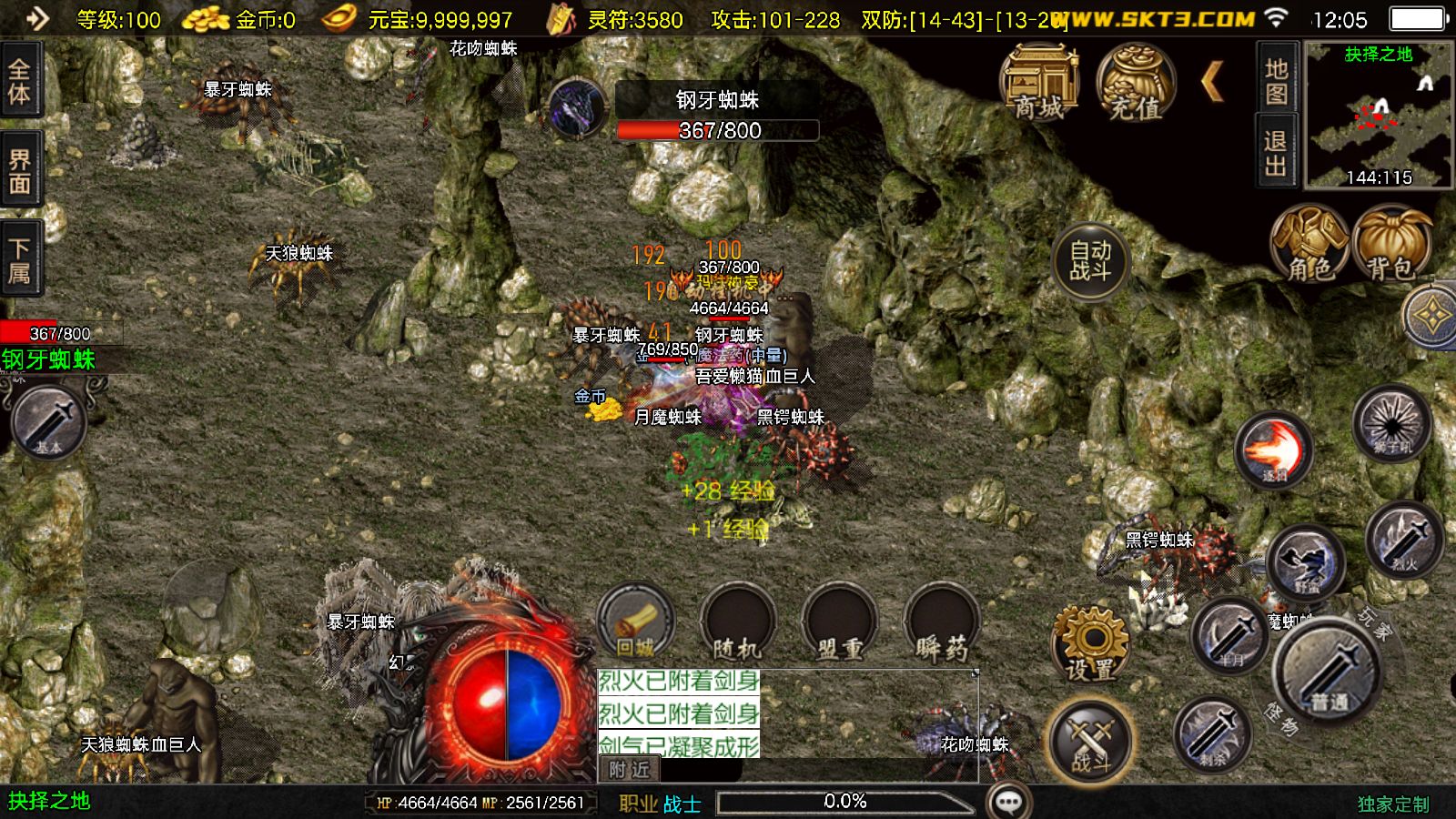This screenshot has height=819, width=1456.
Task: Select the 界面 interface tab
Action: click(20, 172)
